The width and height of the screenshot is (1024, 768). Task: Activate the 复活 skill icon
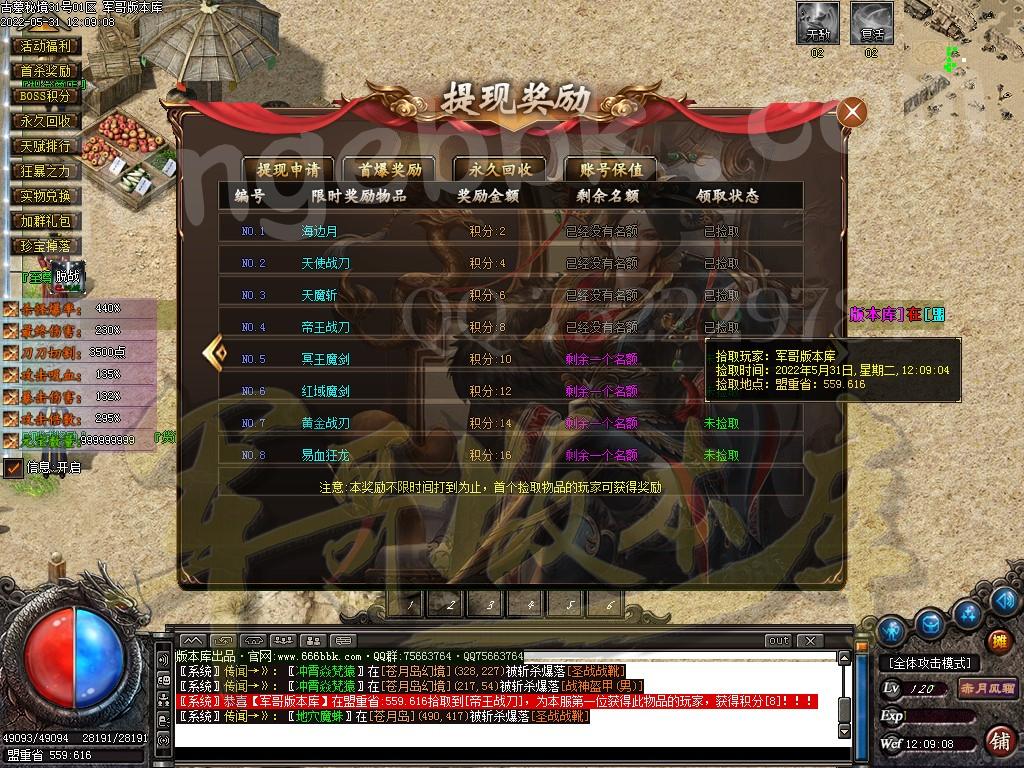point(871,22)
